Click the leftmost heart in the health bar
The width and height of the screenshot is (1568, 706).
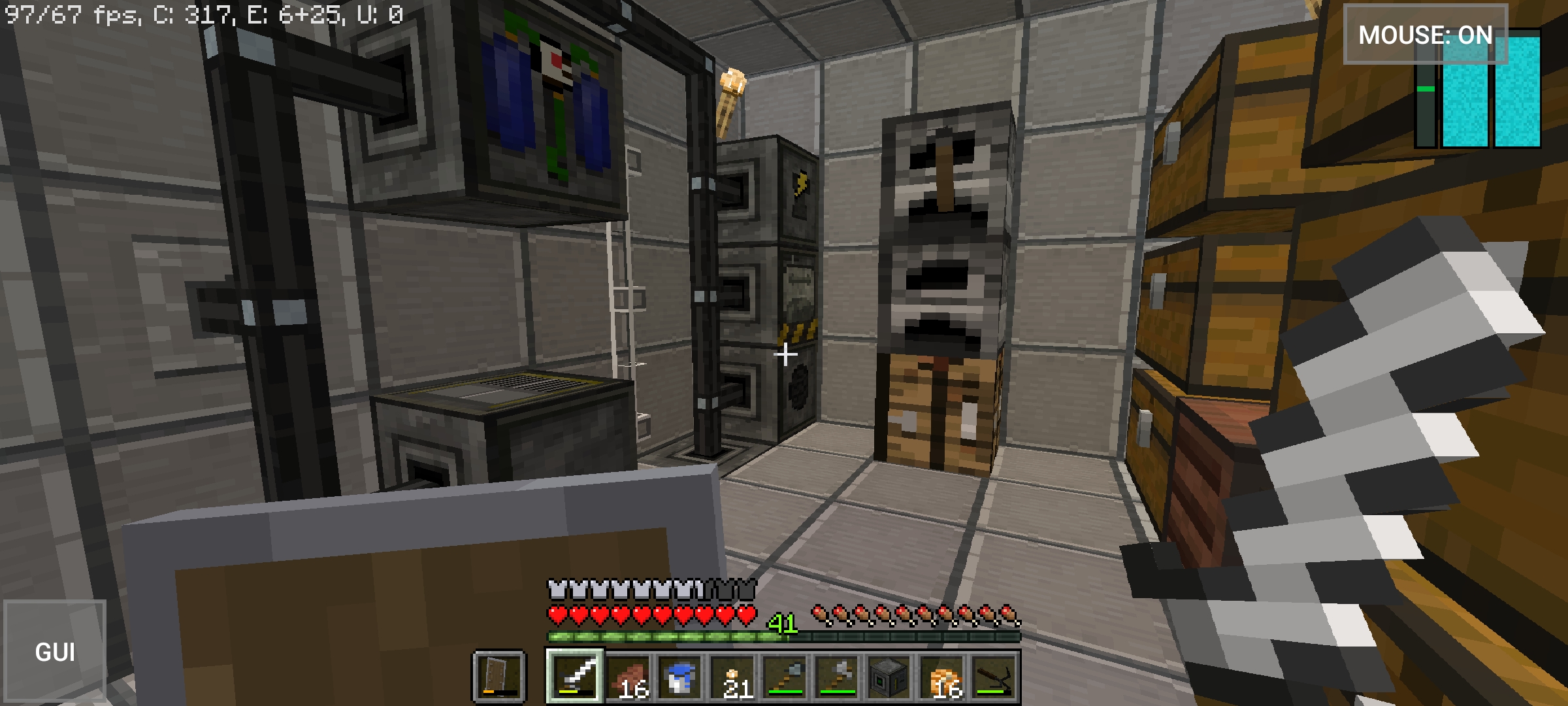tap(557, 615)
